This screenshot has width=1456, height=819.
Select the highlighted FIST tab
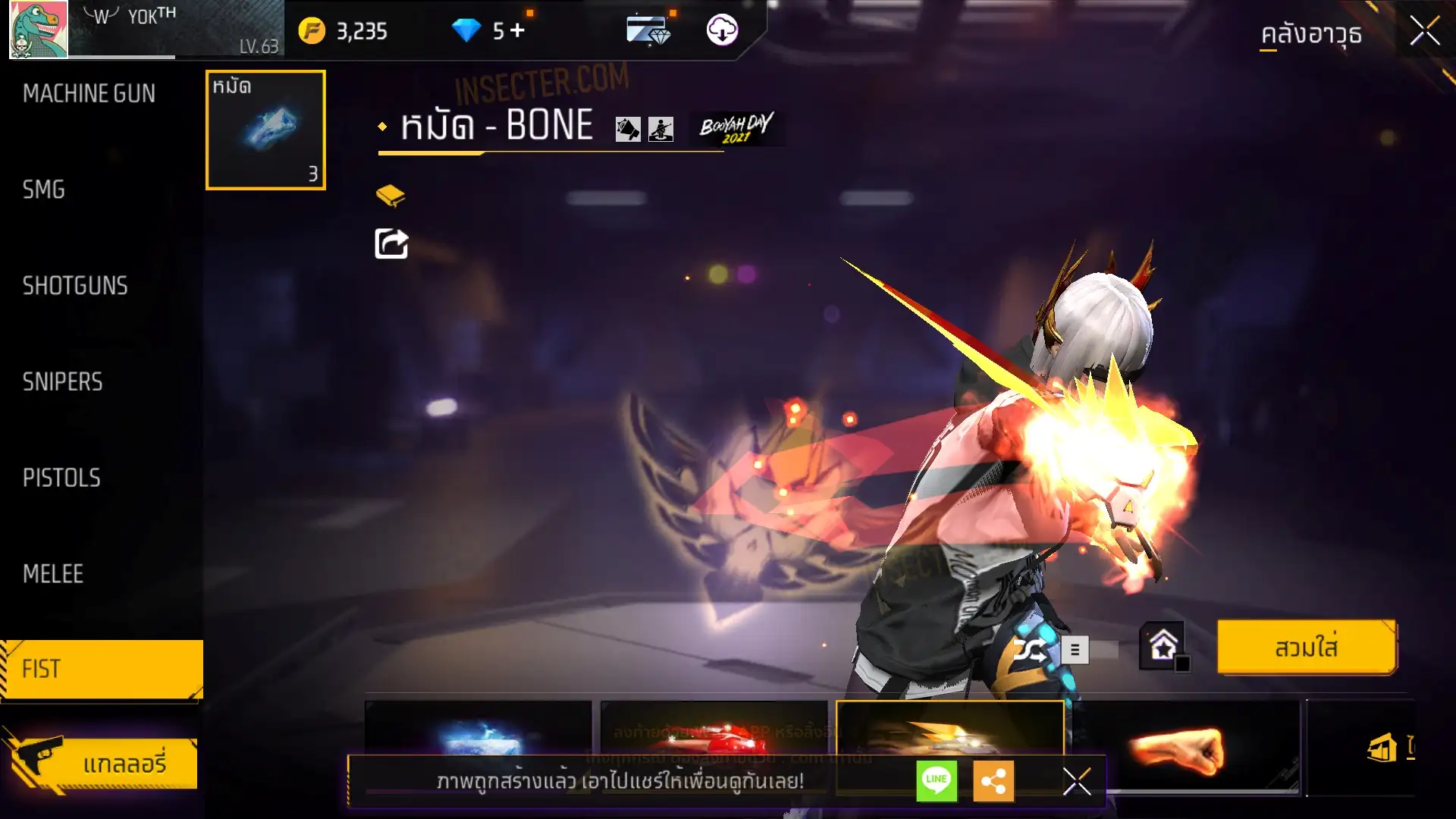(x=102, y=669)
